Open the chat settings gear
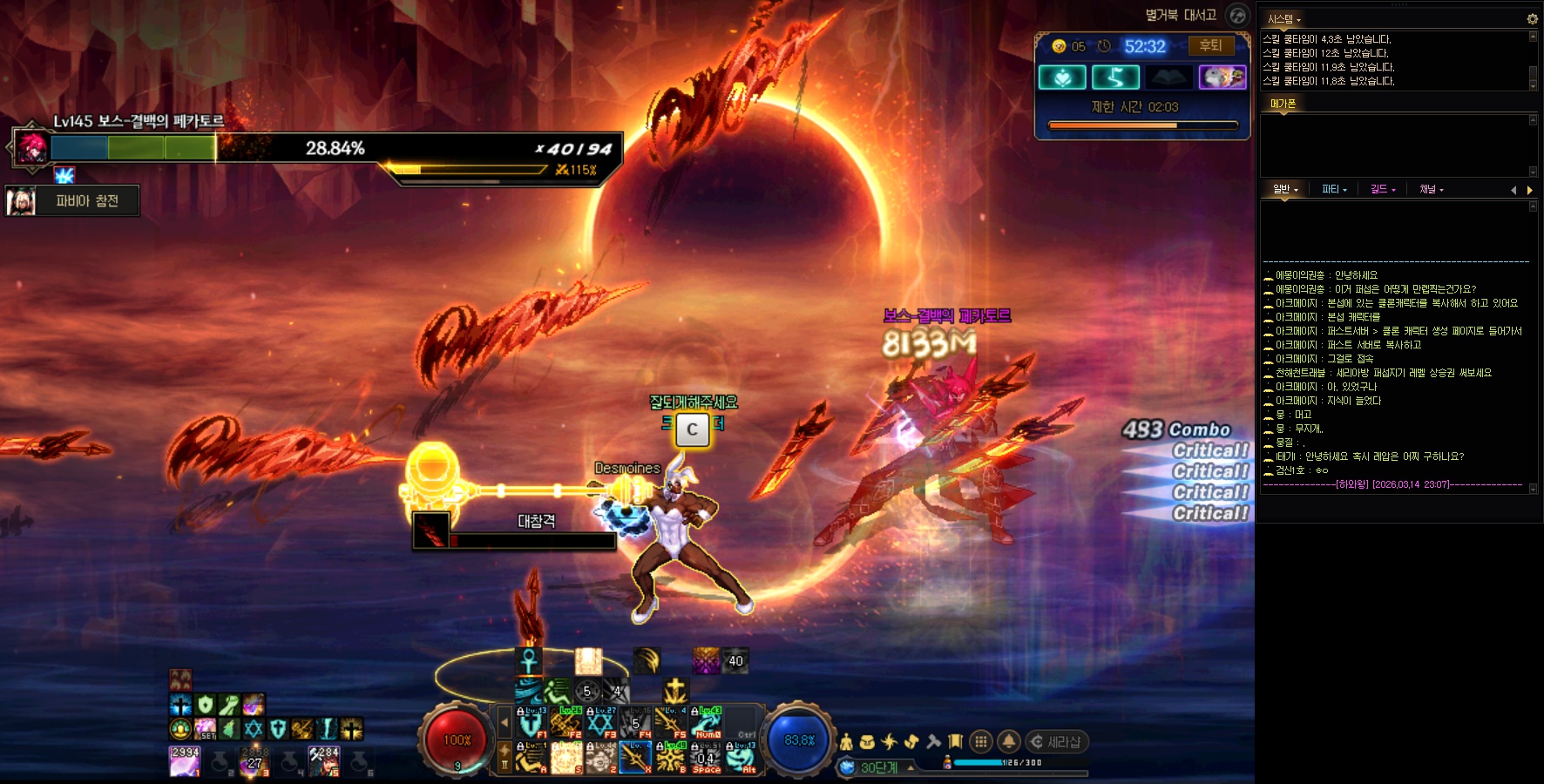The height and width of the screenshot is (784, 1544). (1532, 18)
